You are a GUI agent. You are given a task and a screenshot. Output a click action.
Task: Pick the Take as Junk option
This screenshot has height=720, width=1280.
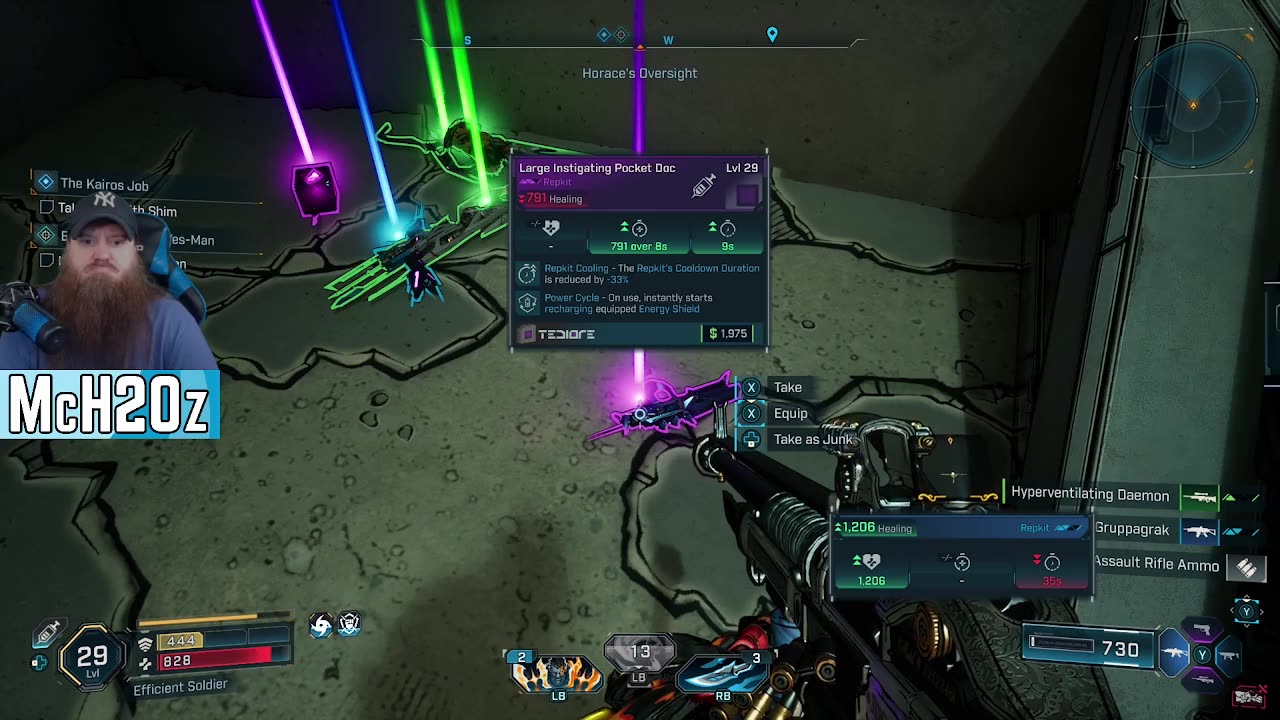click(x=812, y=439)
